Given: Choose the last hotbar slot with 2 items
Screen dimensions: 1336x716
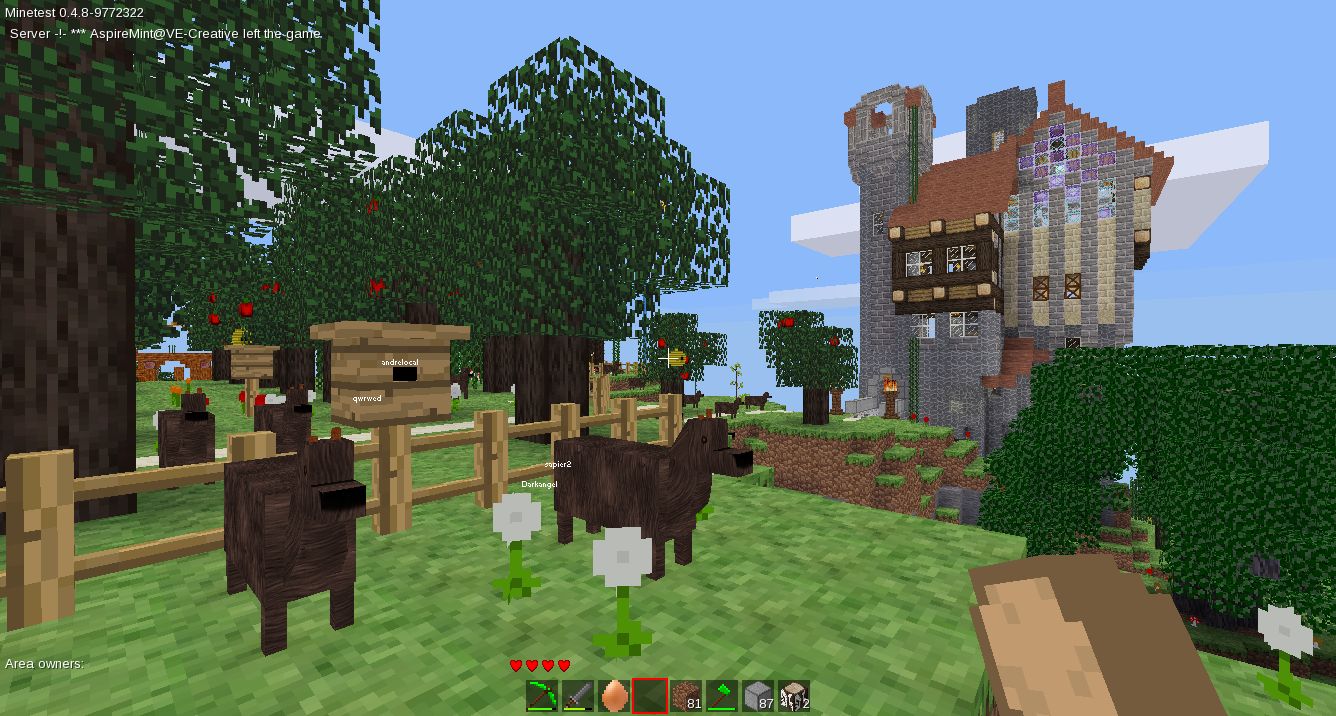Looking at the screenshot, I should click(794, 695).
